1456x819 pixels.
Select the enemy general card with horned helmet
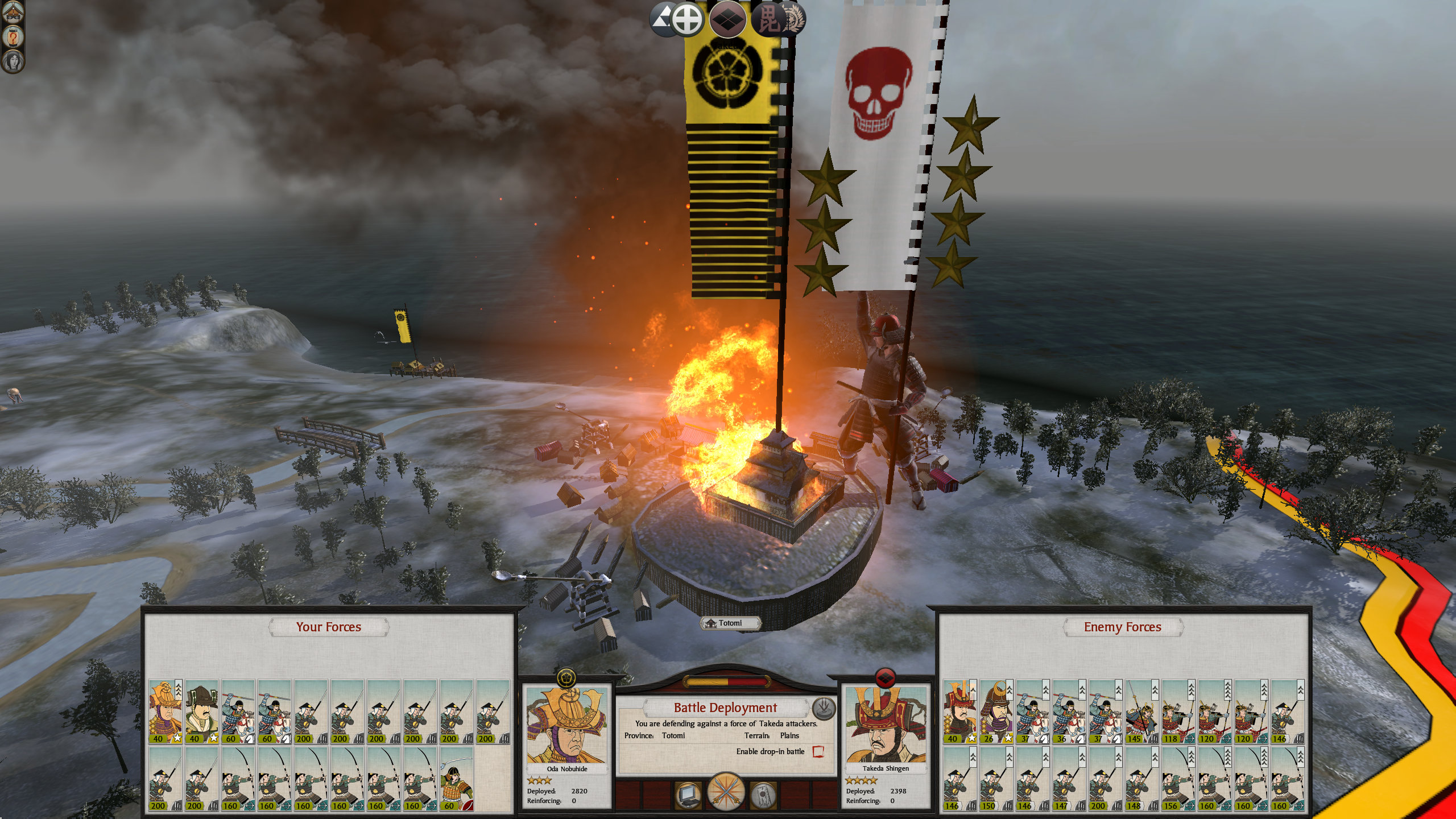960,712
